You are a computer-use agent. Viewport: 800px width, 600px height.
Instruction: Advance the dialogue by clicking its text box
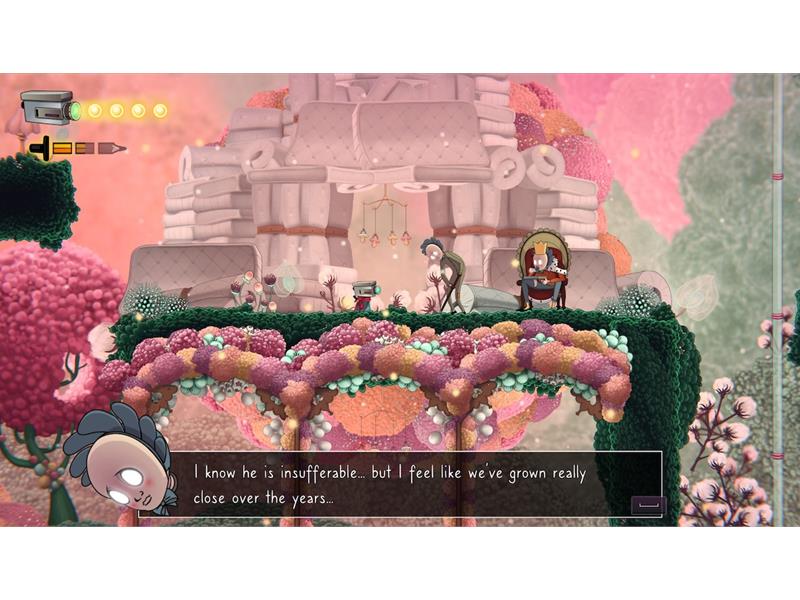click(417, 483)
